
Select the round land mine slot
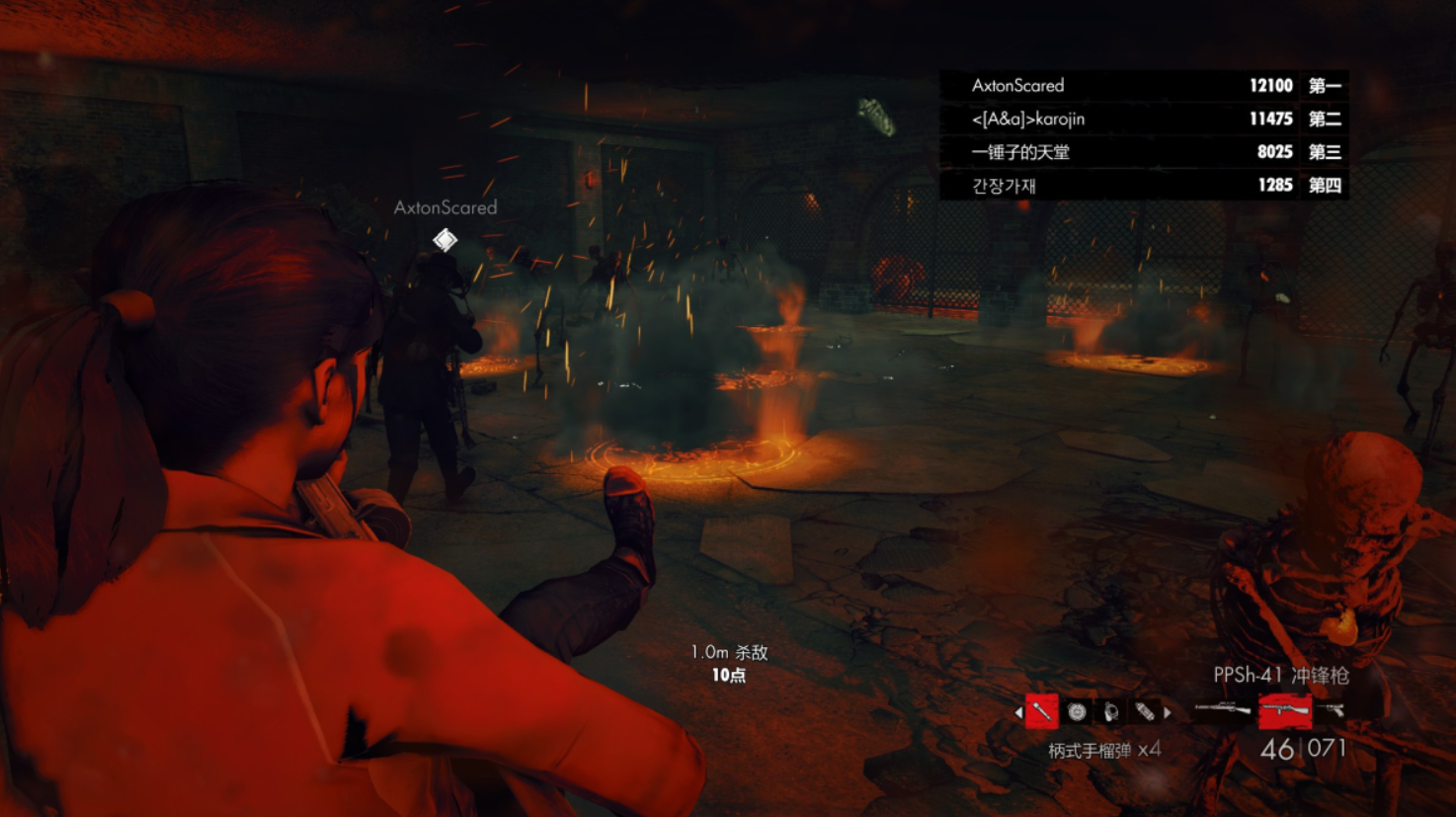(1077, 711)
